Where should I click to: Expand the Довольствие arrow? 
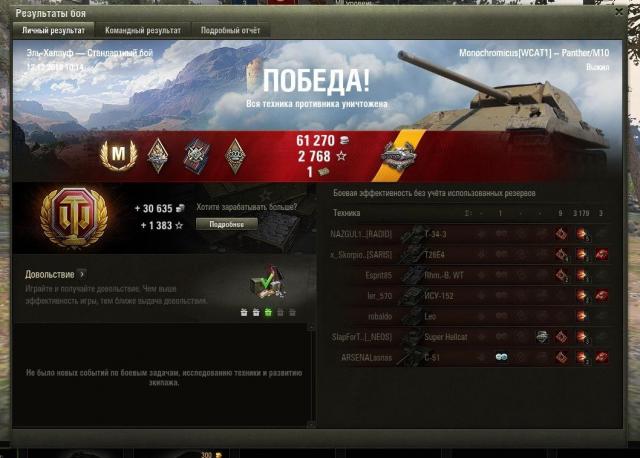click(x=82, y=273)
